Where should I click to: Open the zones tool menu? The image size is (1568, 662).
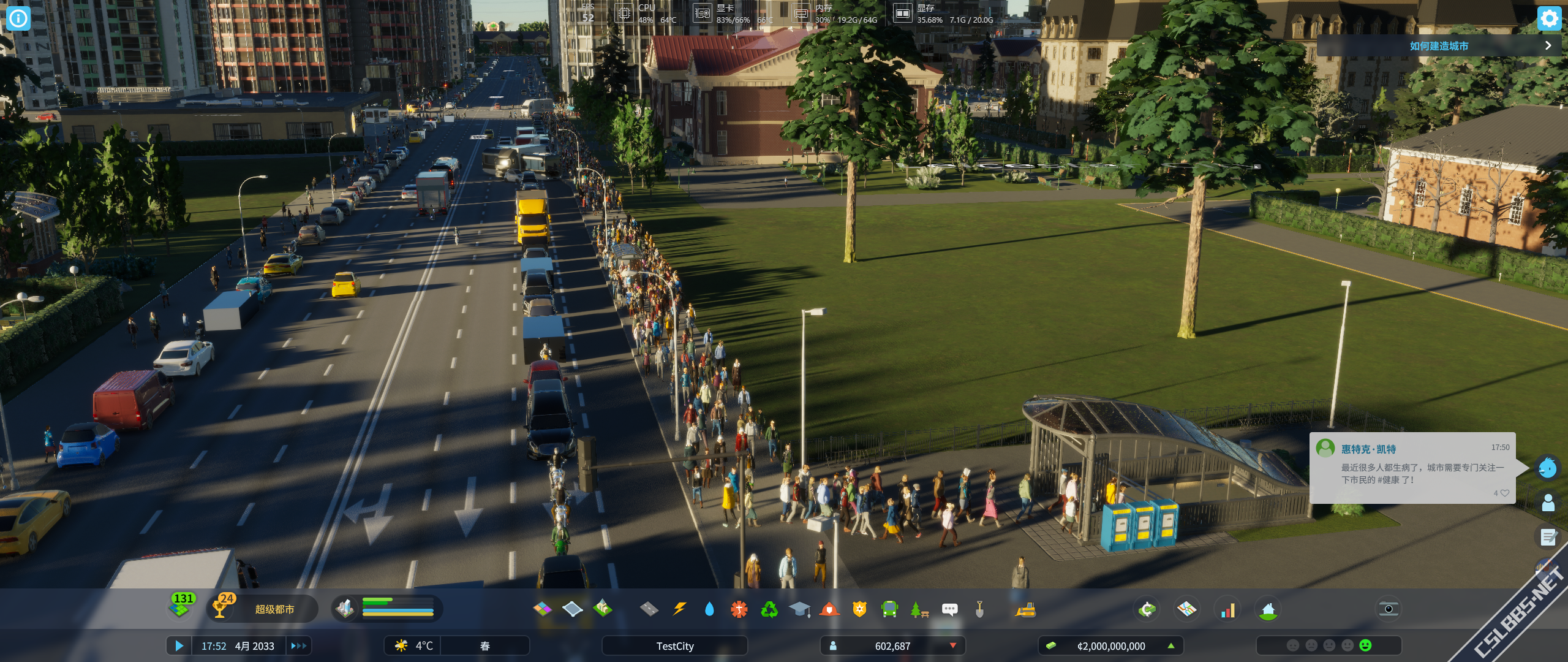(x=542, y=609)
